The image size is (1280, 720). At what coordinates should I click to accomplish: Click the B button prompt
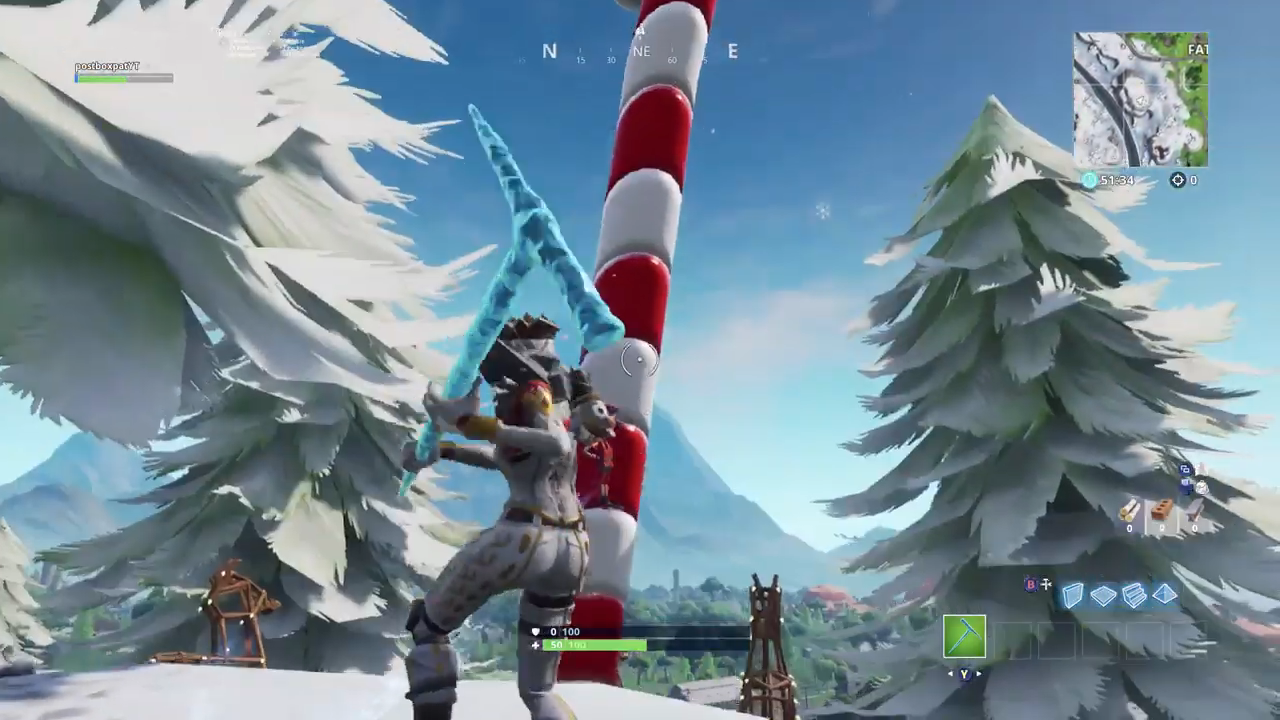point(1030,584)
